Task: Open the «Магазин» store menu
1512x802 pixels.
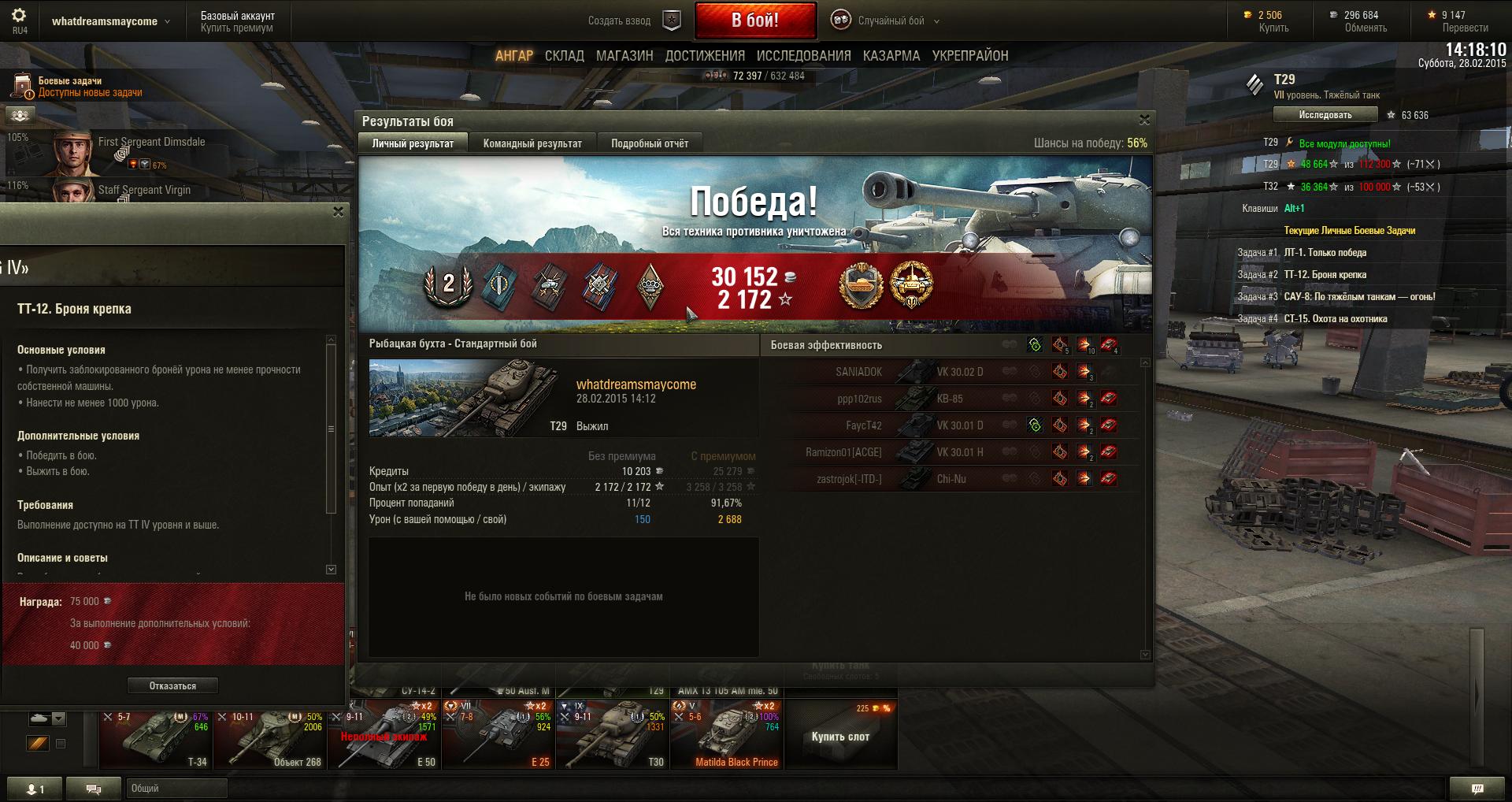Action: [x=624, y=56]
